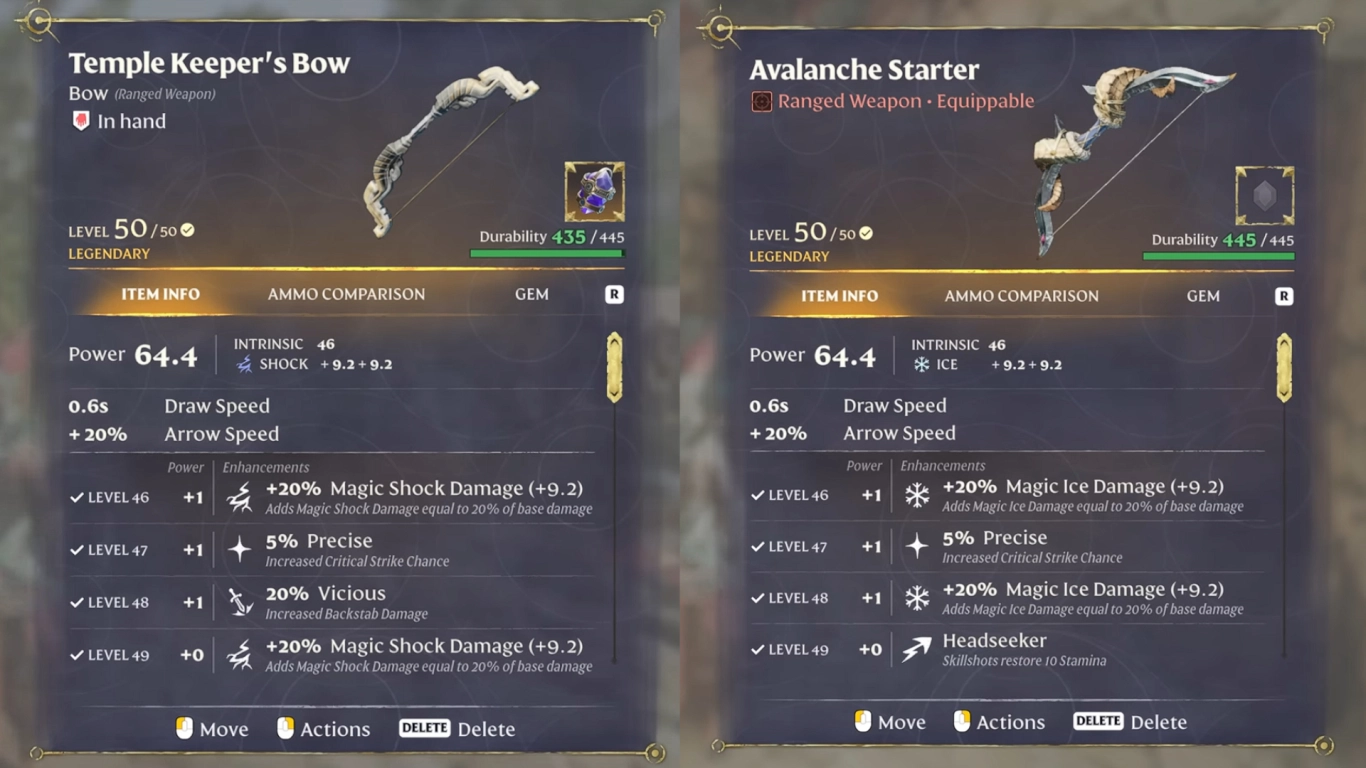This screenshot has width=1366, height=768.
Task: Open the gem slot on Temple Keeper's Bow
Action: (594, 192)
